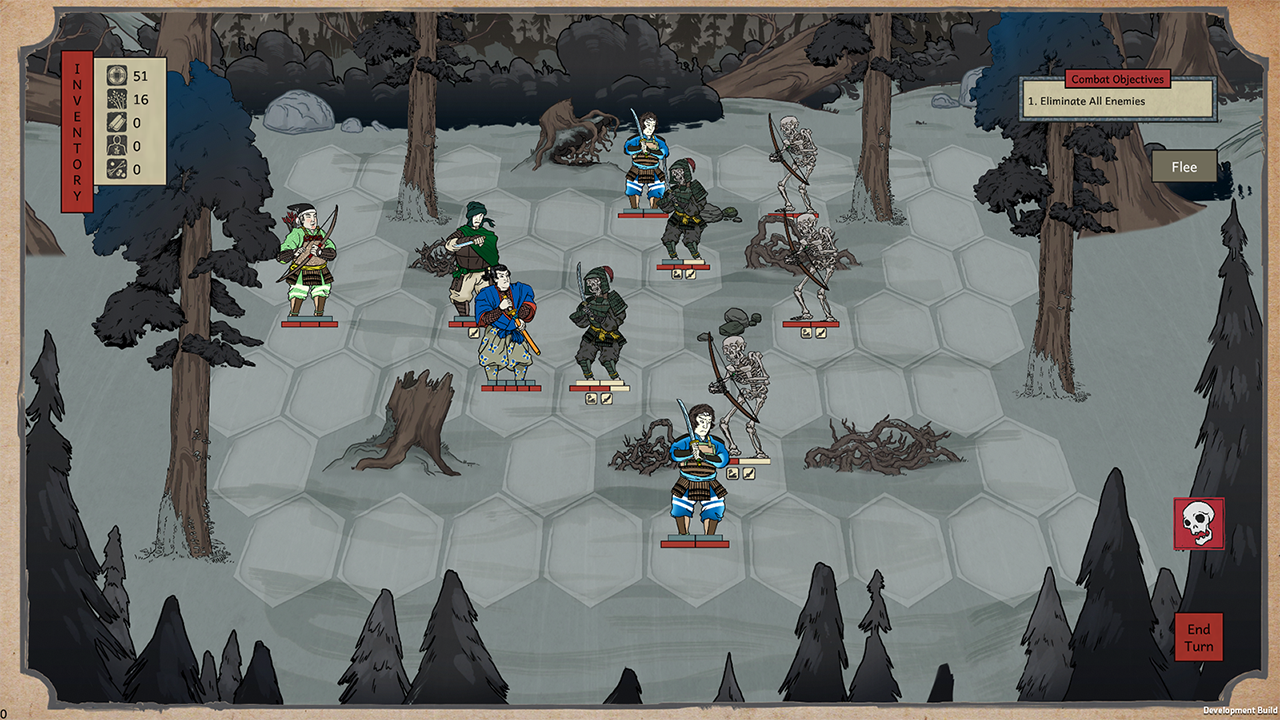Select the coin icon in inventory
The width and height of the screenshot is (1280, 720).
pos(117,76)
